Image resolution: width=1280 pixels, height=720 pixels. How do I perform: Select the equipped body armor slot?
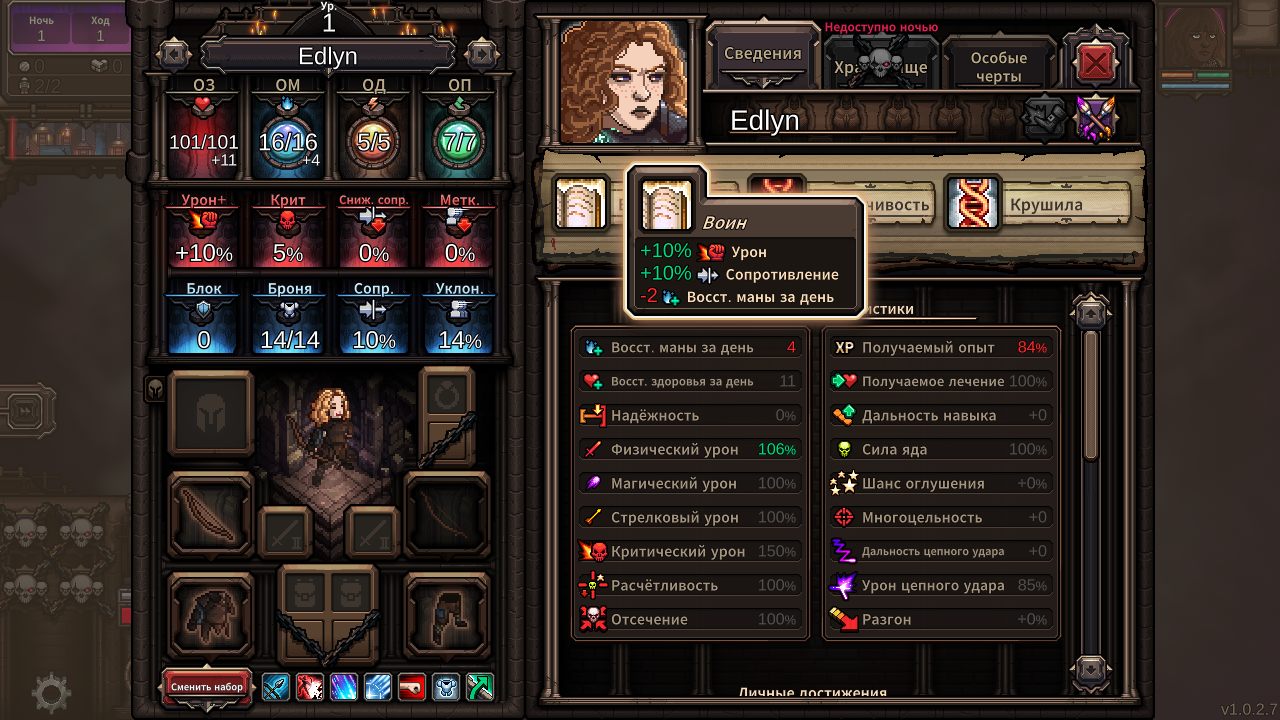211,614
